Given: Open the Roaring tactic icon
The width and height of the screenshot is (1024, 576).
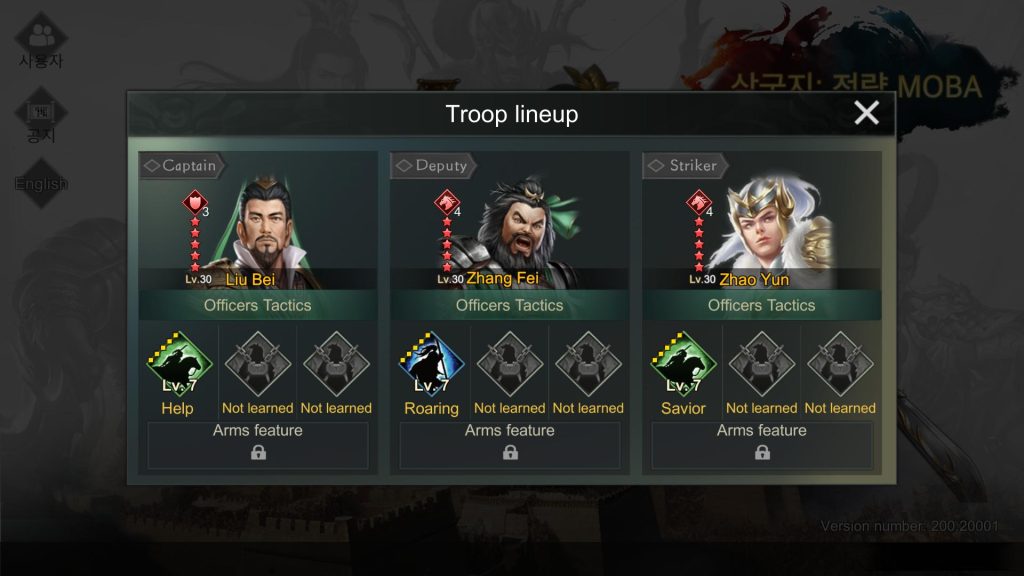Looking at the screenshot, I should pos(431,366).
